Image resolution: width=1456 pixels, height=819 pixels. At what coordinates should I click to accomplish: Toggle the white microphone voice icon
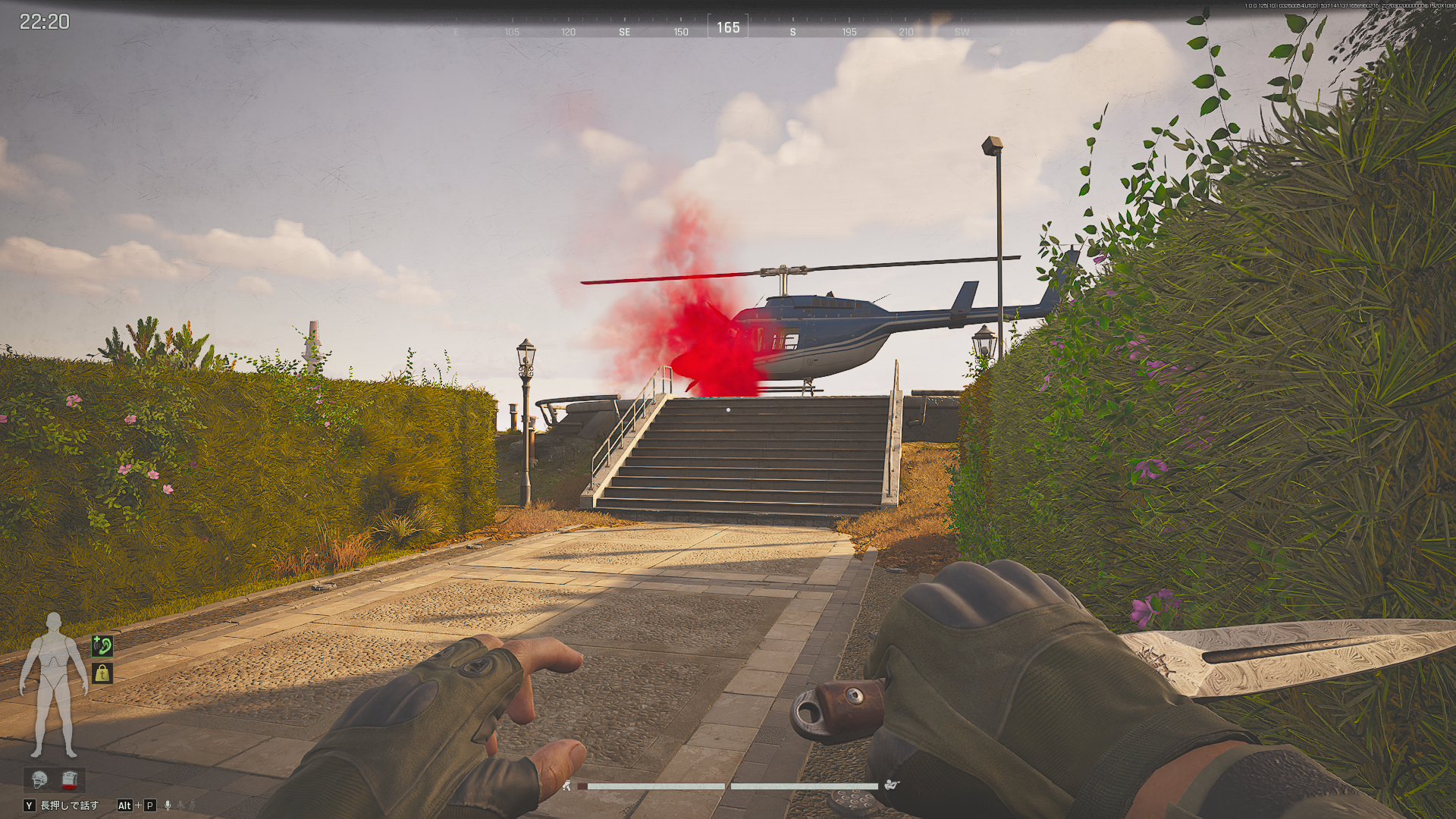tap(168, 805)
